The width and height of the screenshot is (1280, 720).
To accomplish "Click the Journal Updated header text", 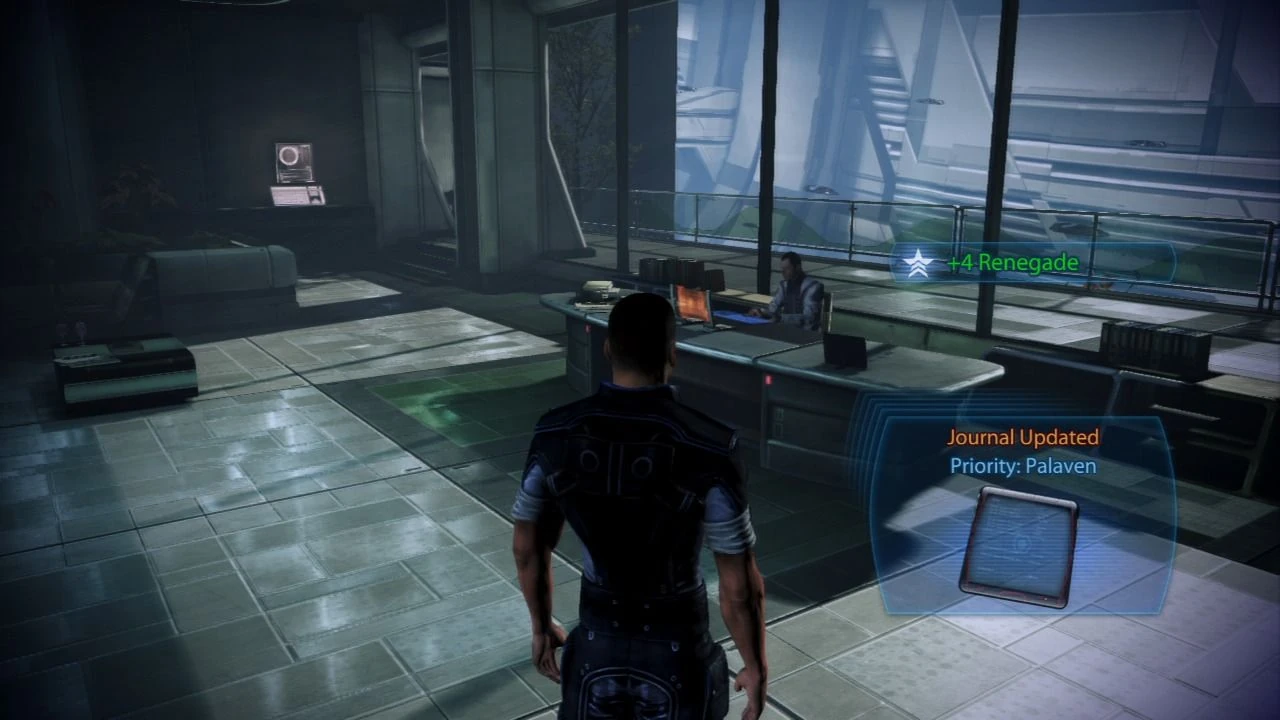I will [1022, 437].
